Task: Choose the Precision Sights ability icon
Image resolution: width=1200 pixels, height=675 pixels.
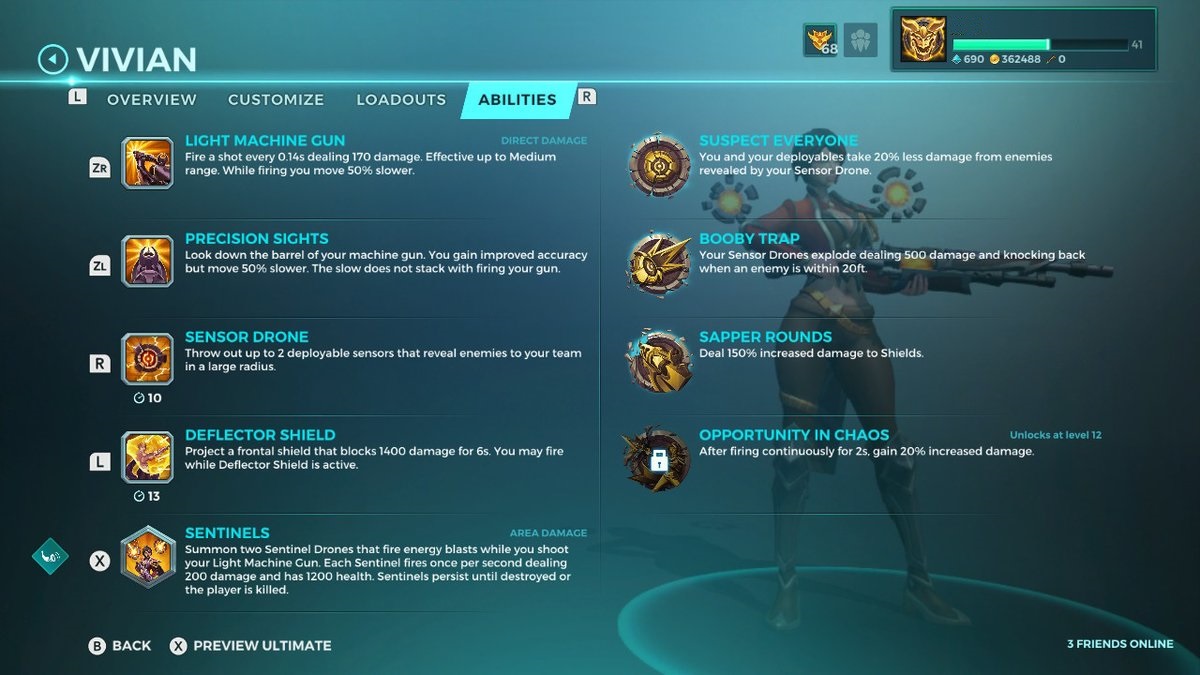Action: [147, 261]
